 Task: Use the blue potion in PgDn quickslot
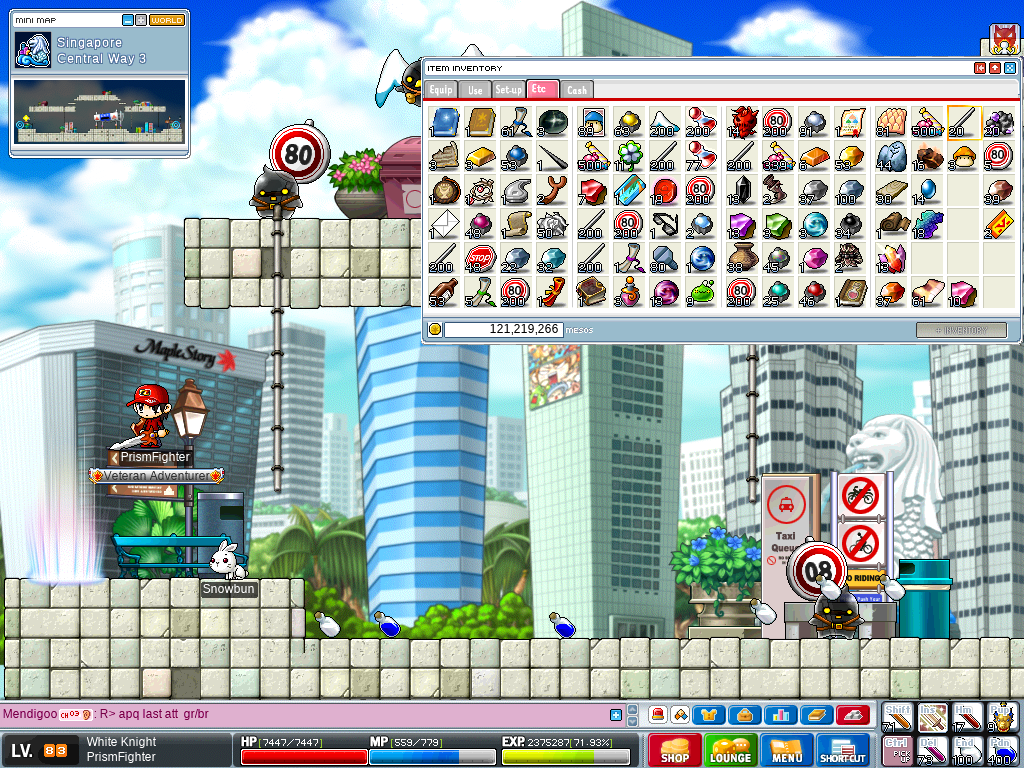[x=1002, y=750]
